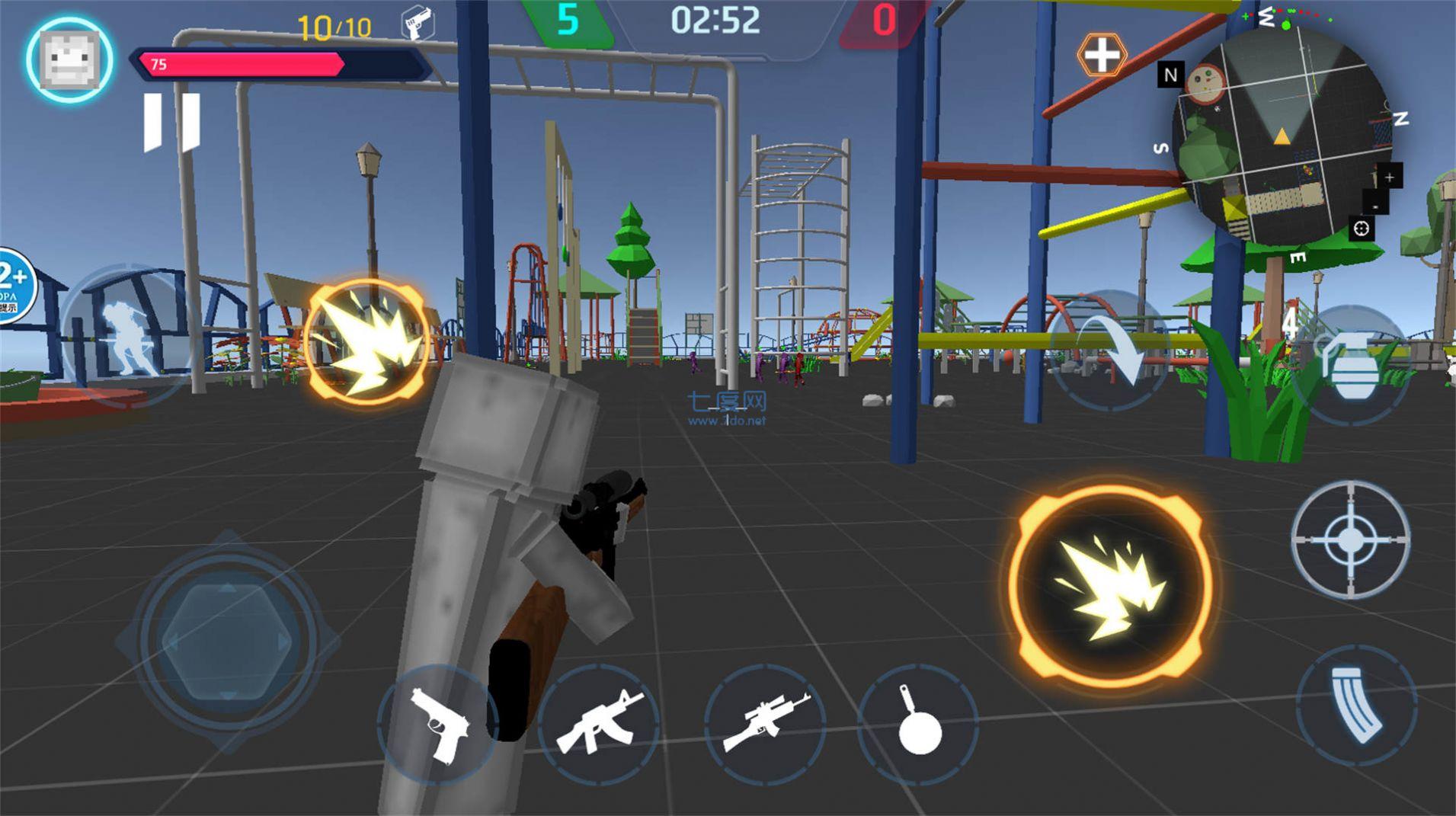Recenter the minimap using the target icon
The width and height of the screenshot is (1456, 816).
tap(1362, 228)
